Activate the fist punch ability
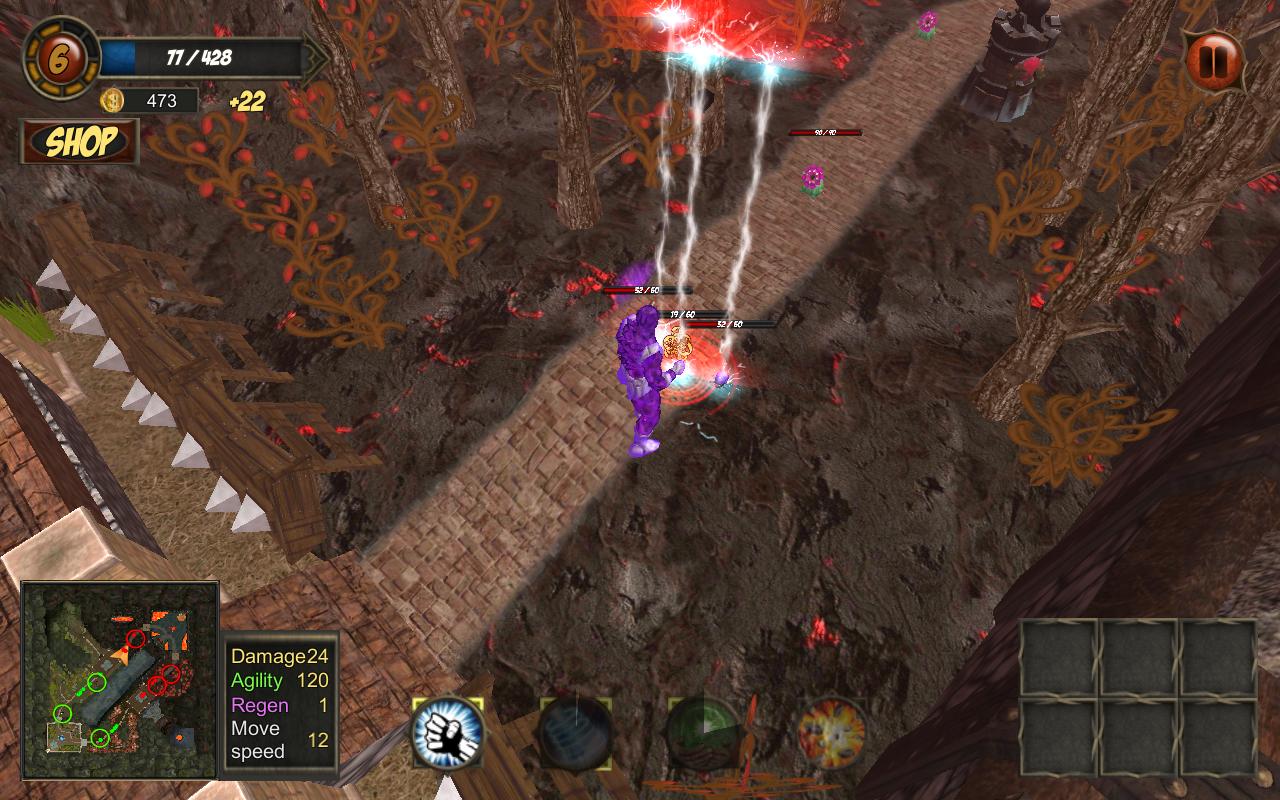1280x800 pixels. click(448, 735)
